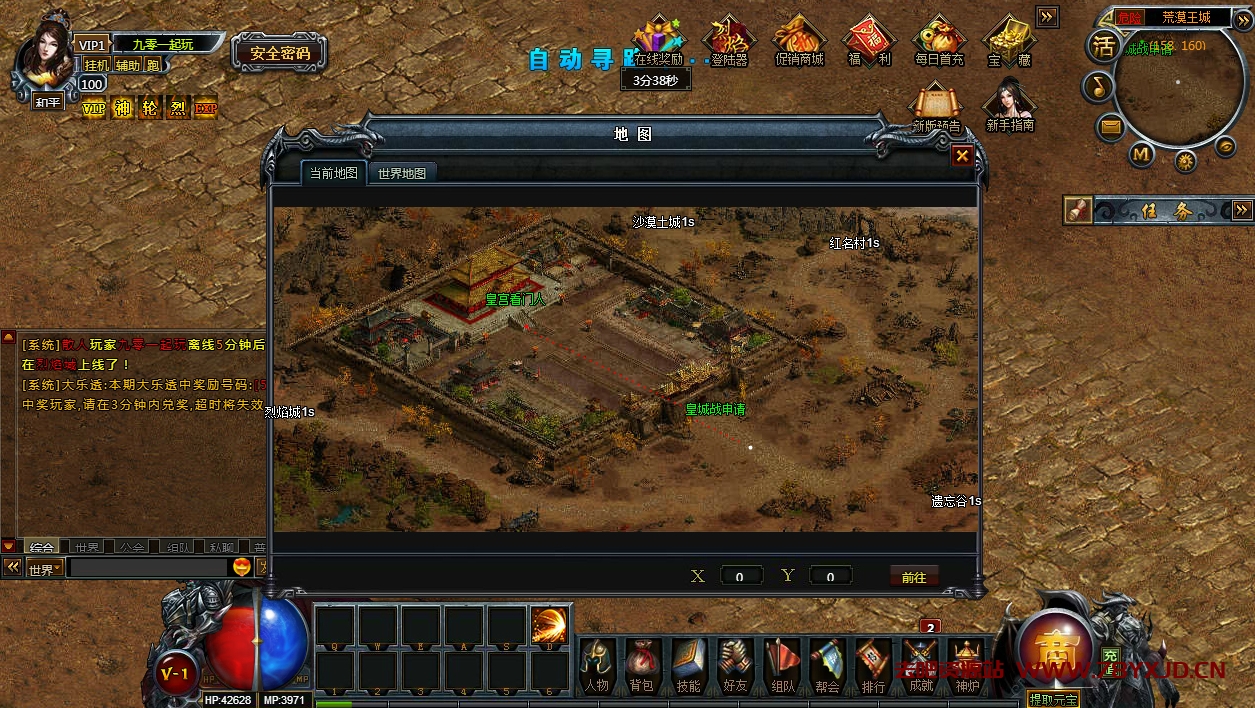Image resolution: width=1255 pixels, height=708 pixels.
Task: Switch to the 世界地图 tab
Action: [x=402, y=173]
